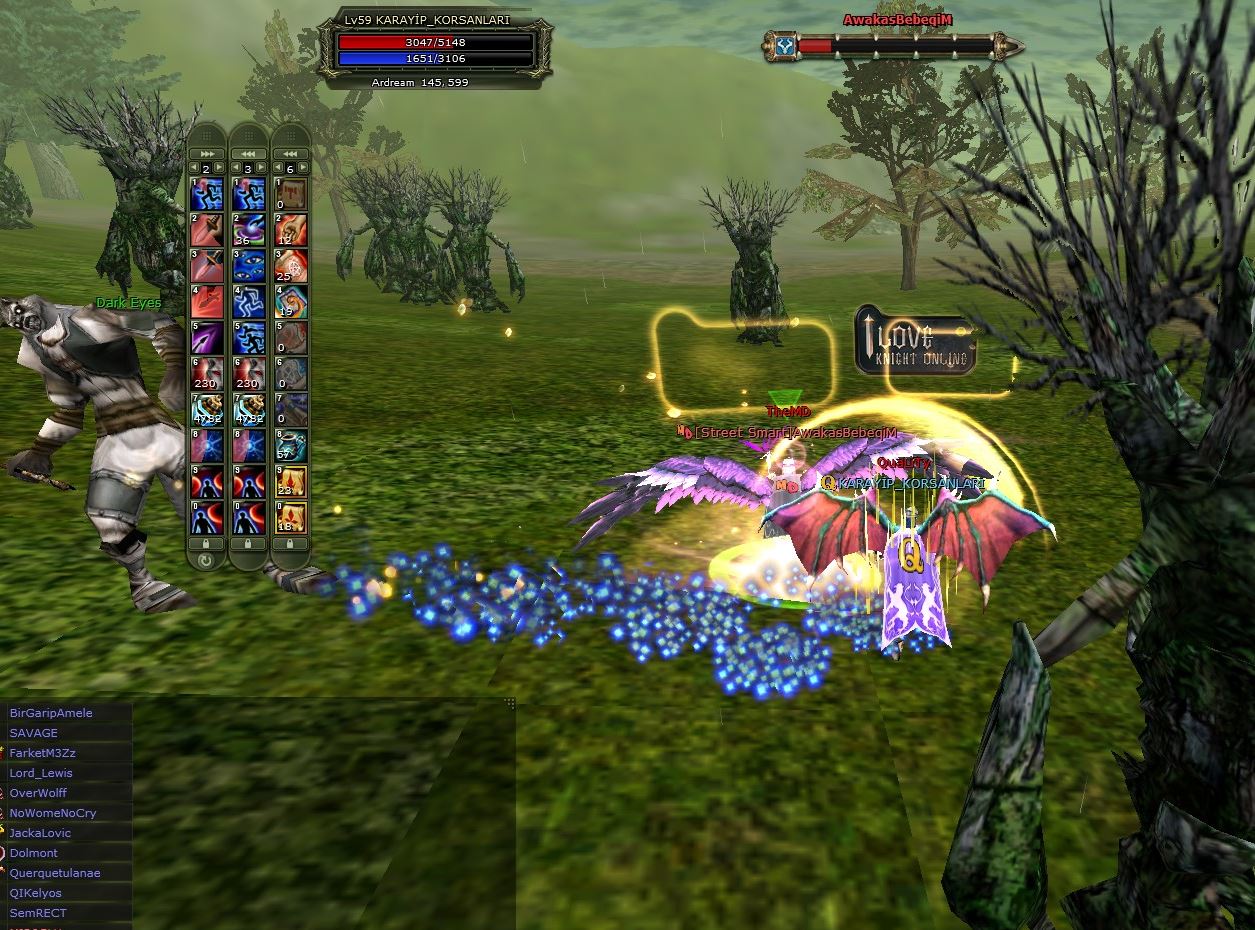Choose Lord_Lewis from the player list
Screen dimensions: 1255x930
[x=41, y=773]
